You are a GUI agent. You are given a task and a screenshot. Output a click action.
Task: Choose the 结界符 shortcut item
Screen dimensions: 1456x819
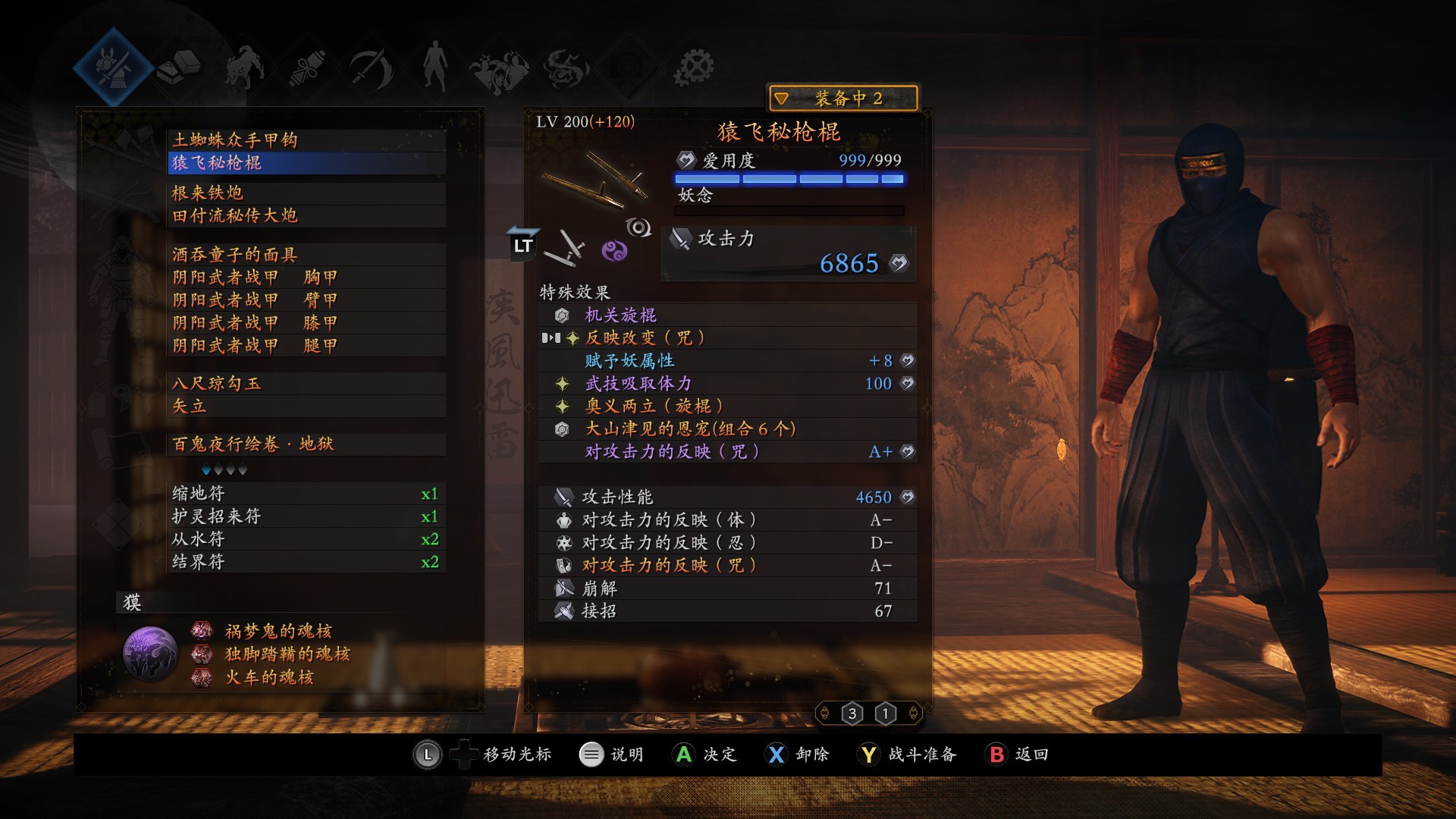click(199, 562)
